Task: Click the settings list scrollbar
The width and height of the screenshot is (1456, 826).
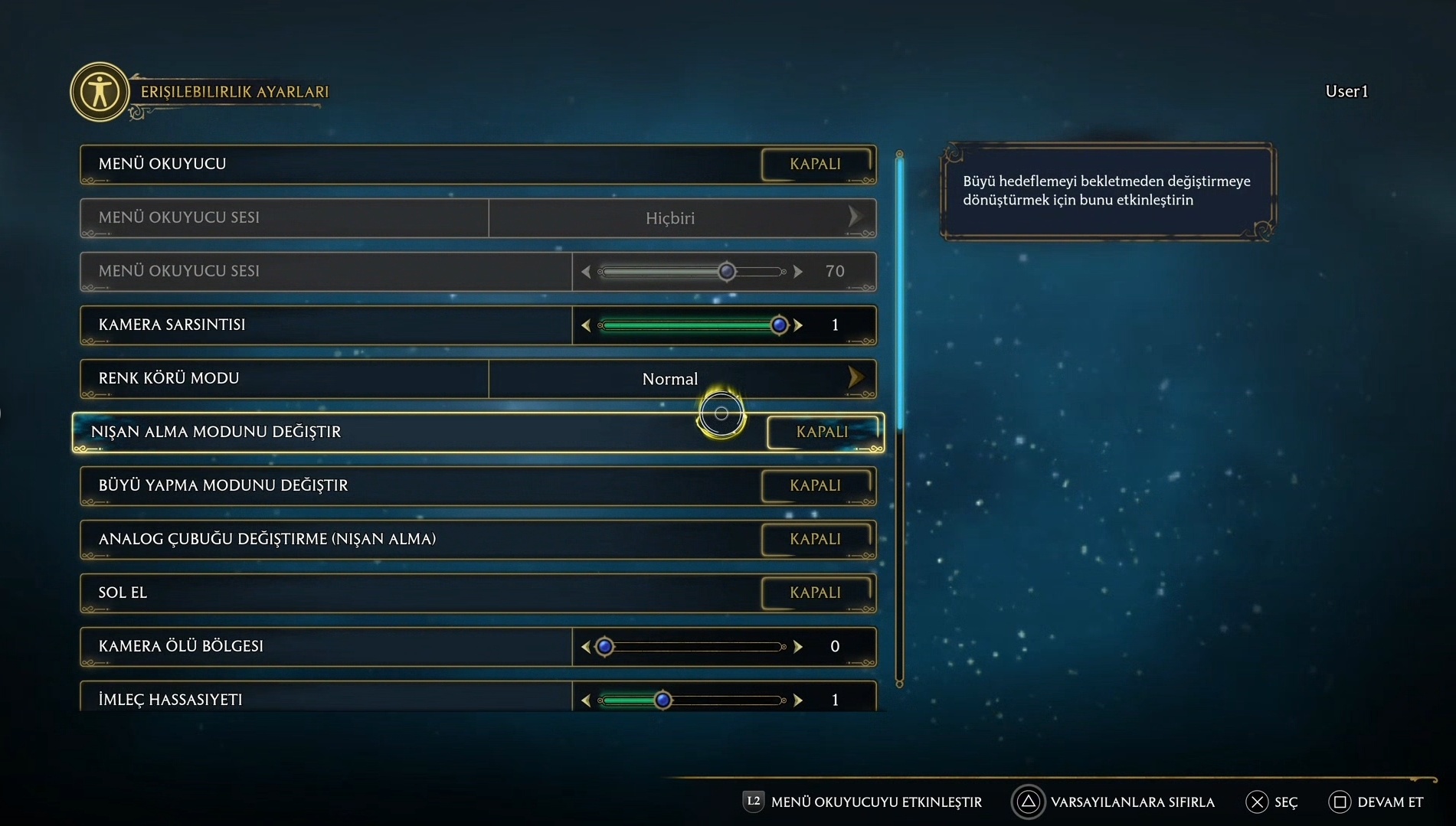Action: [x=900, y=291]
